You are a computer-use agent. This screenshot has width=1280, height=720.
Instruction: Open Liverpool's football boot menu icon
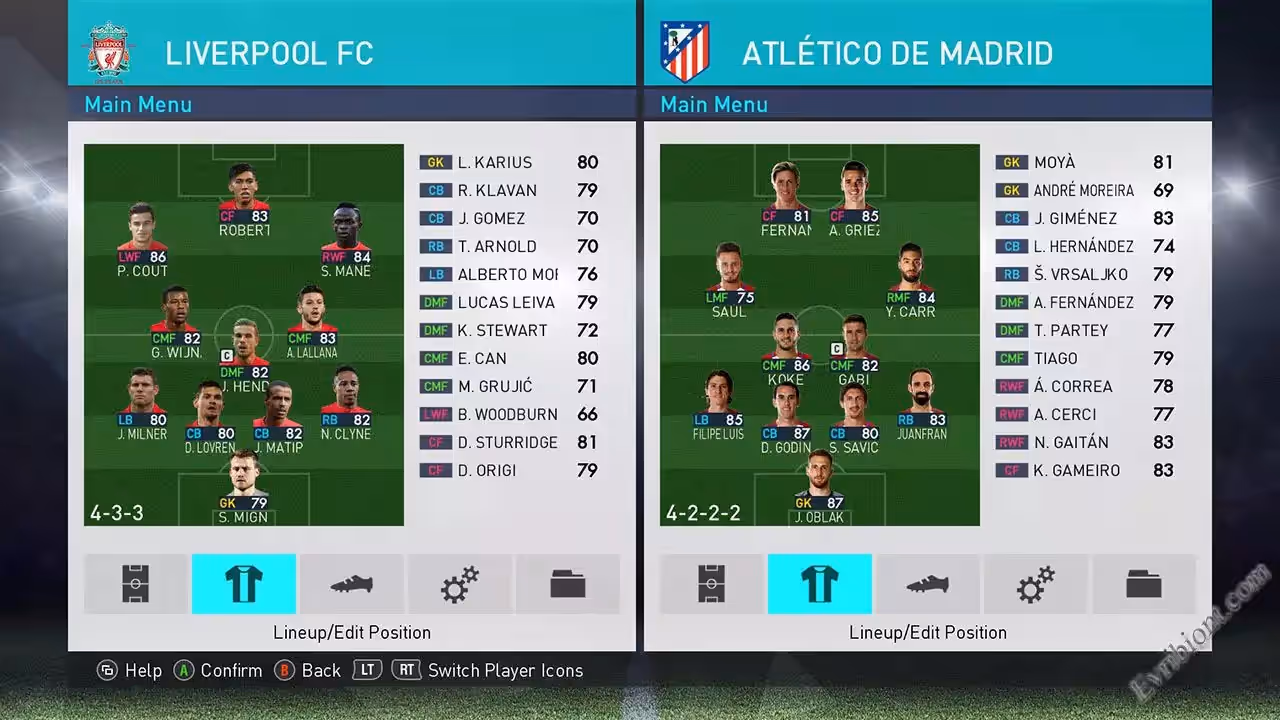pyautogui.click(x=351, y=584)
